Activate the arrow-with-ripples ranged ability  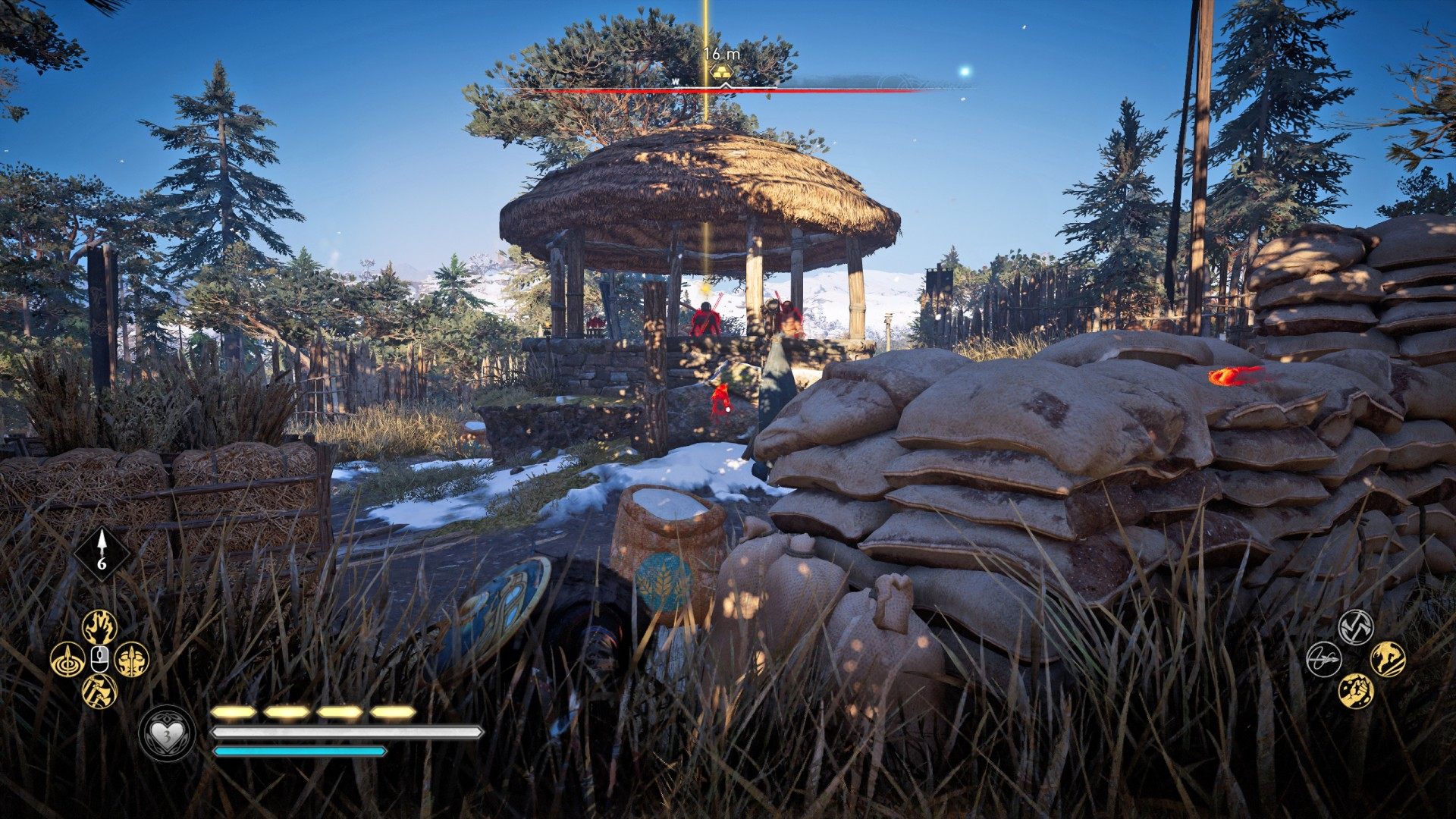point(67,659)
